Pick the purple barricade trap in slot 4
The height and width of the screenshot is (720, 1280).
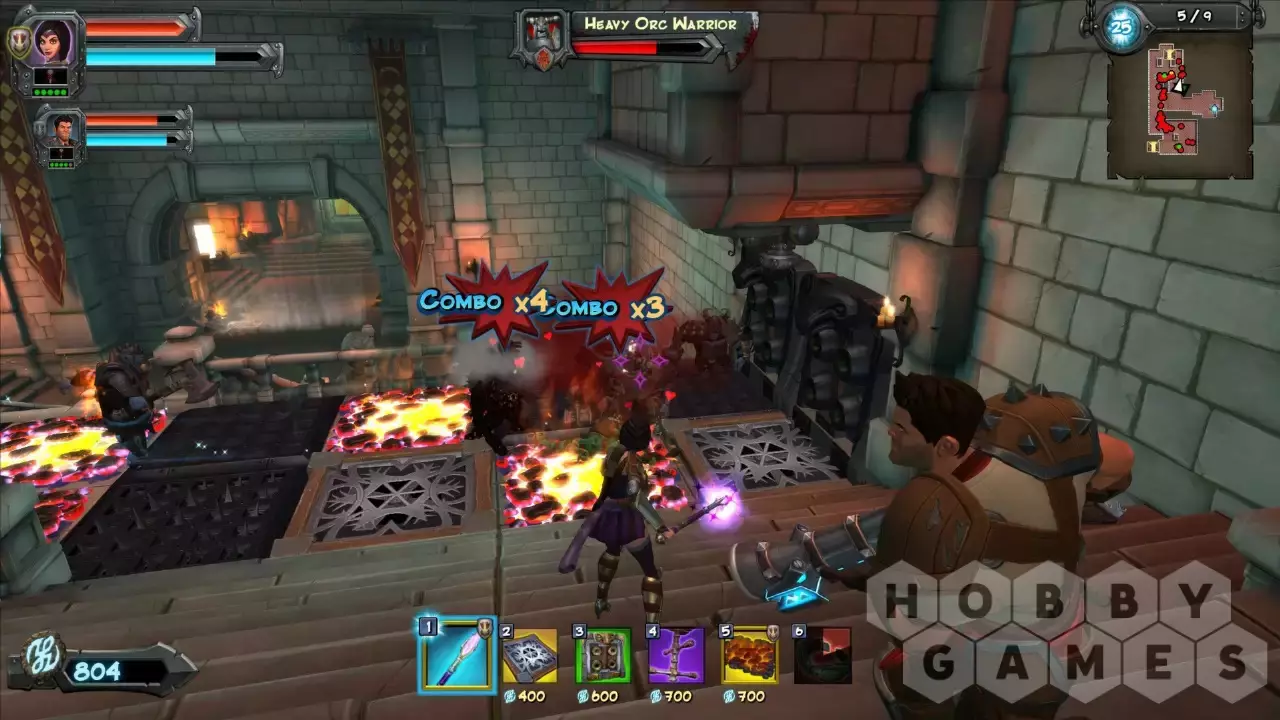click(x=676, y=657)
